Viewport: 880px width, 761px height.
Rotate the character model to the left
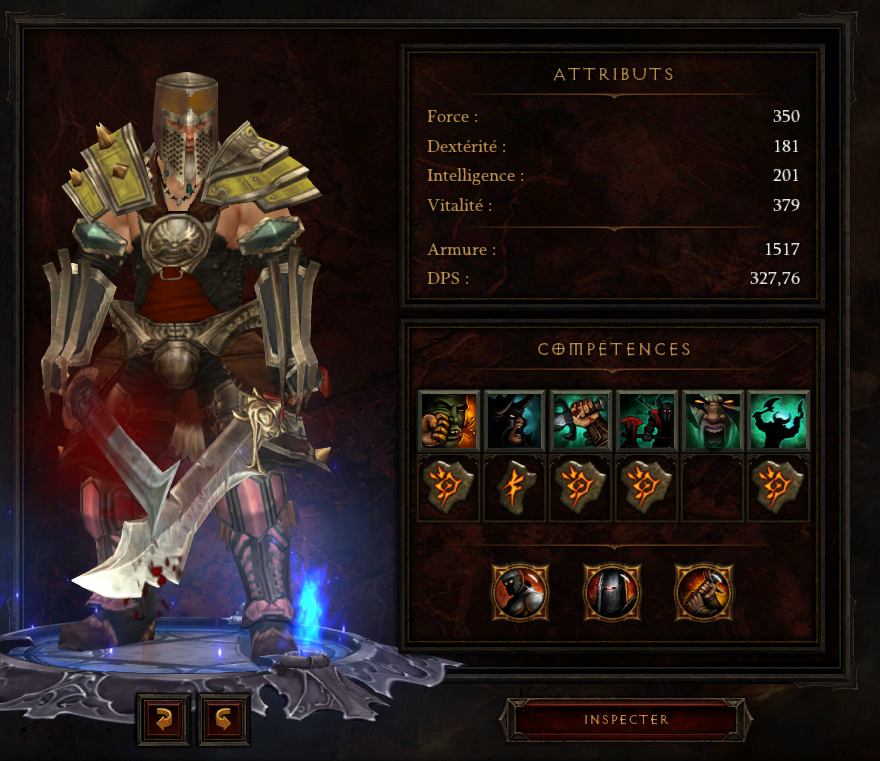pyautogui.click(x=163, y=718)
